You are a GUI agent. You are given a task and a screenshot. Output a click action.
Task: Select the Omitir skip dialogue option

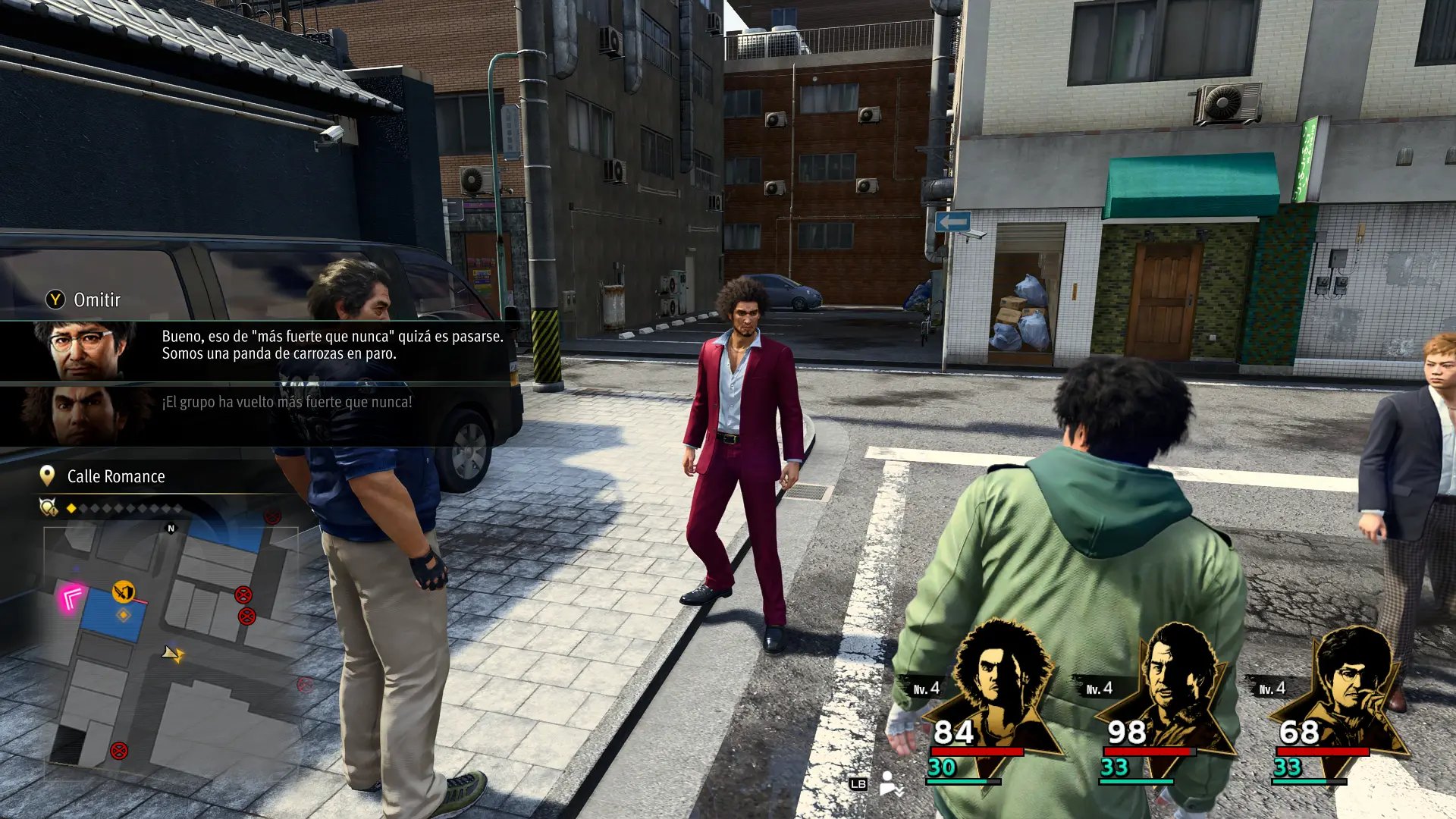coord(85,300)
